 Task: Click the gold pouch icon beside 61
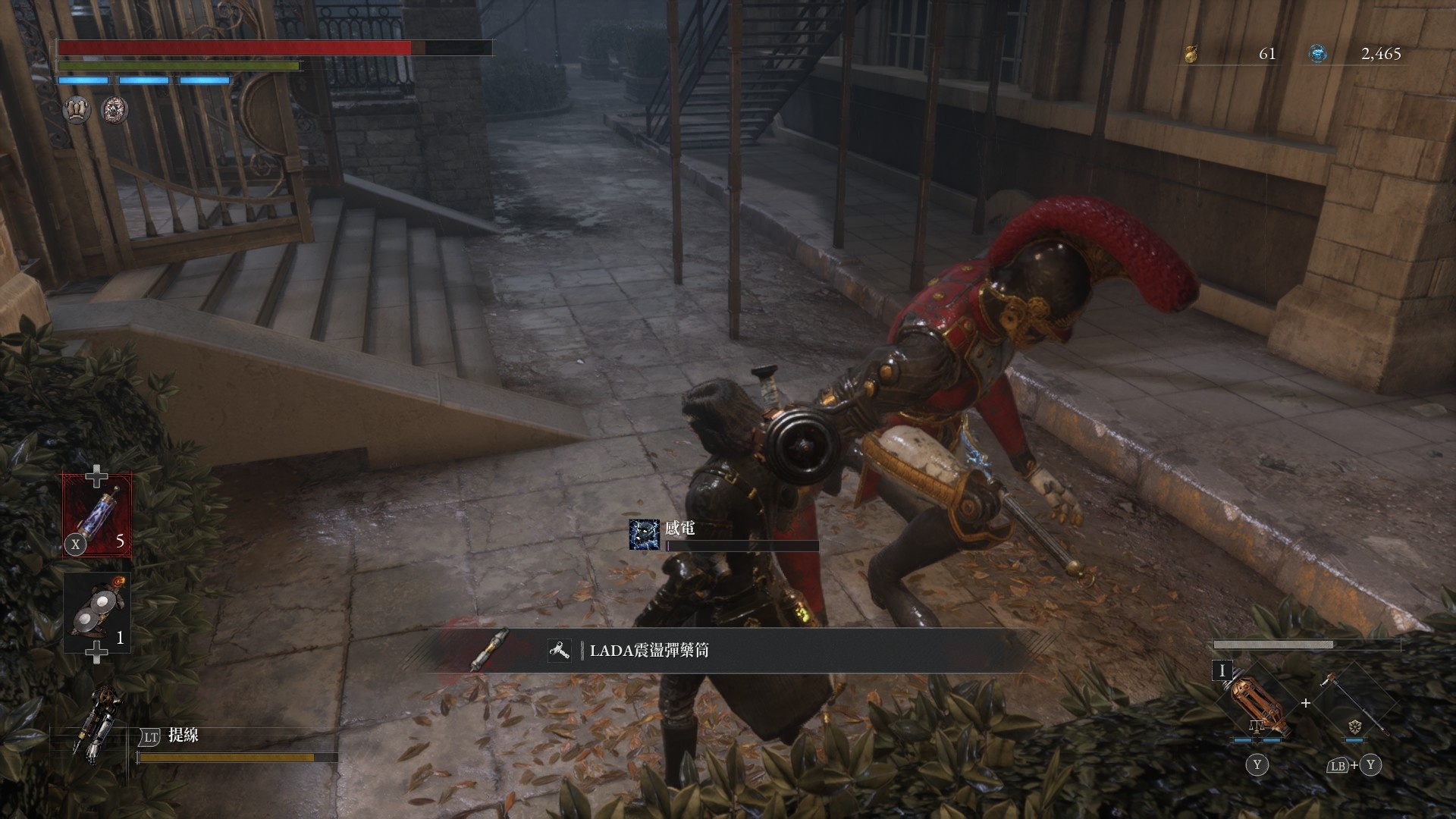(x=1191, y=54)
